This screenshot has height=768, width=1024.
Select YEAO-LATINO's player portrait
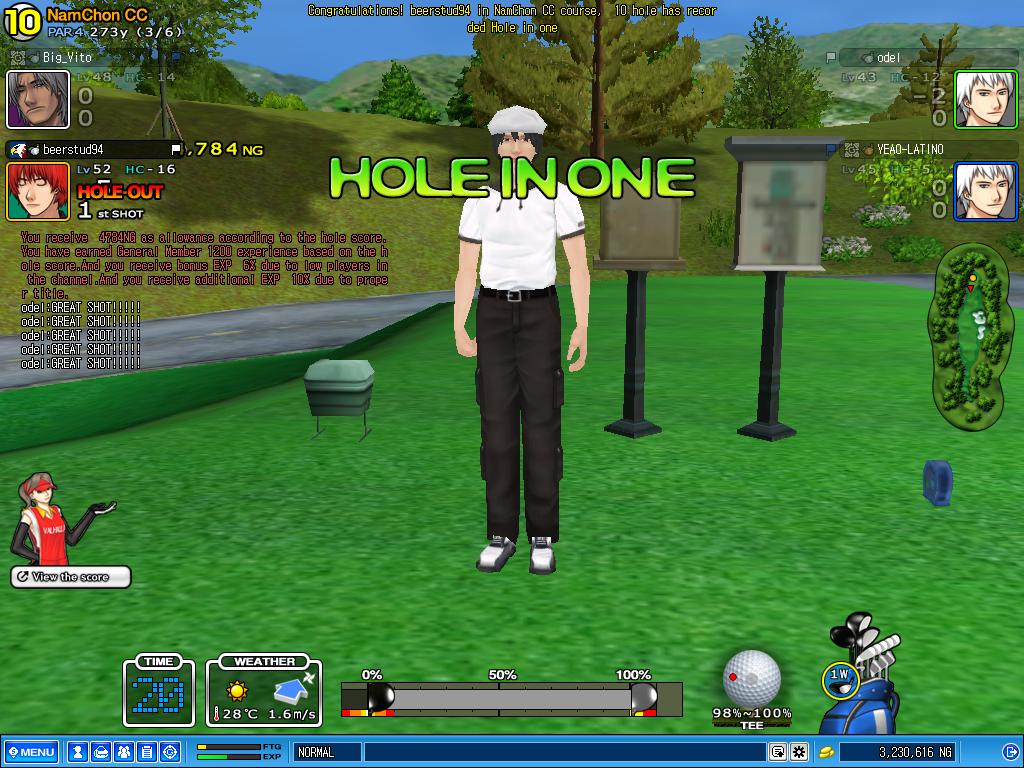click(985, 191)
